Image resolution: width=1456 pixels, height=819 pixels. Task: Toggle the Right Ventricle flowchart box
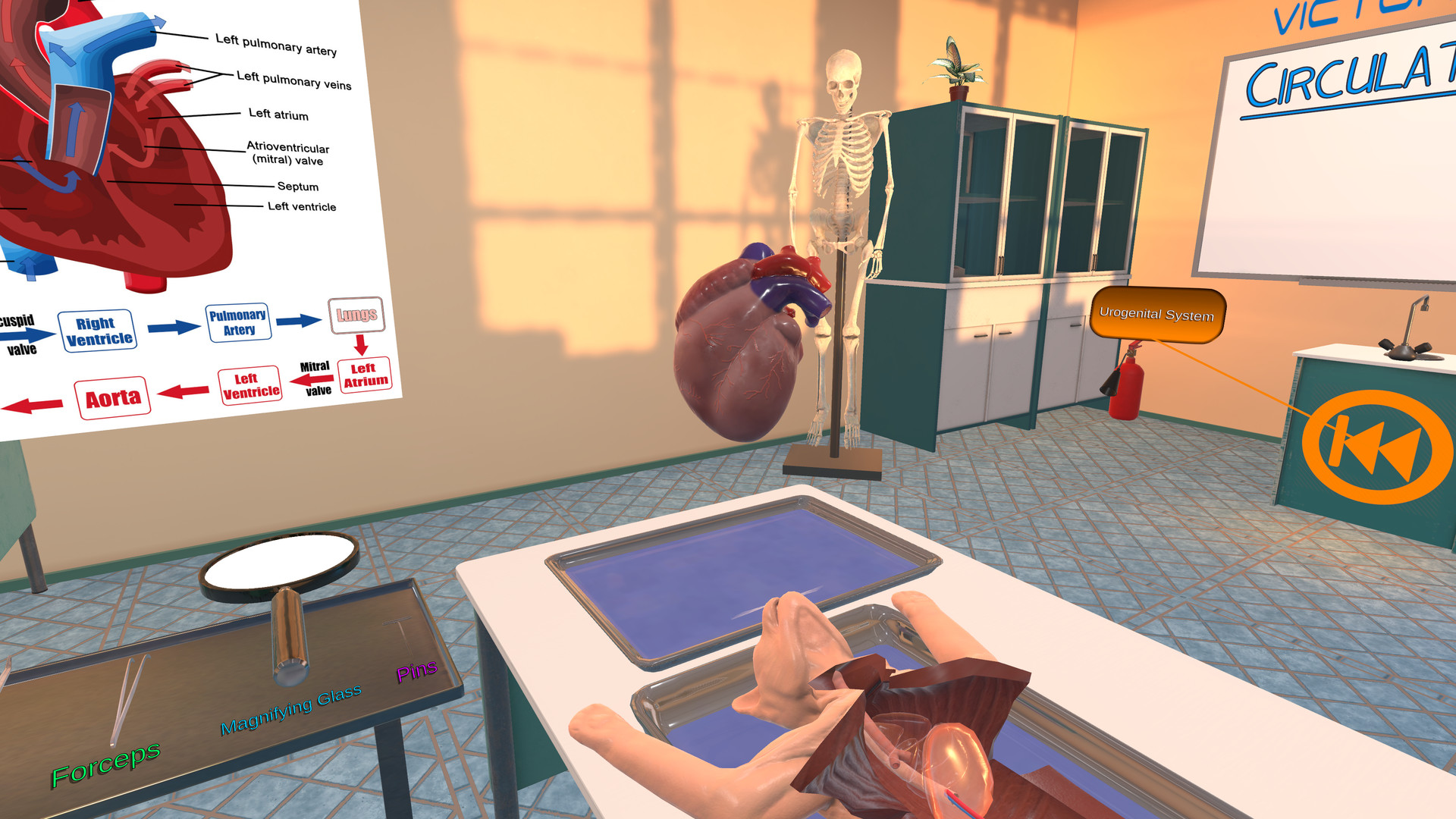tap(99, 330)
